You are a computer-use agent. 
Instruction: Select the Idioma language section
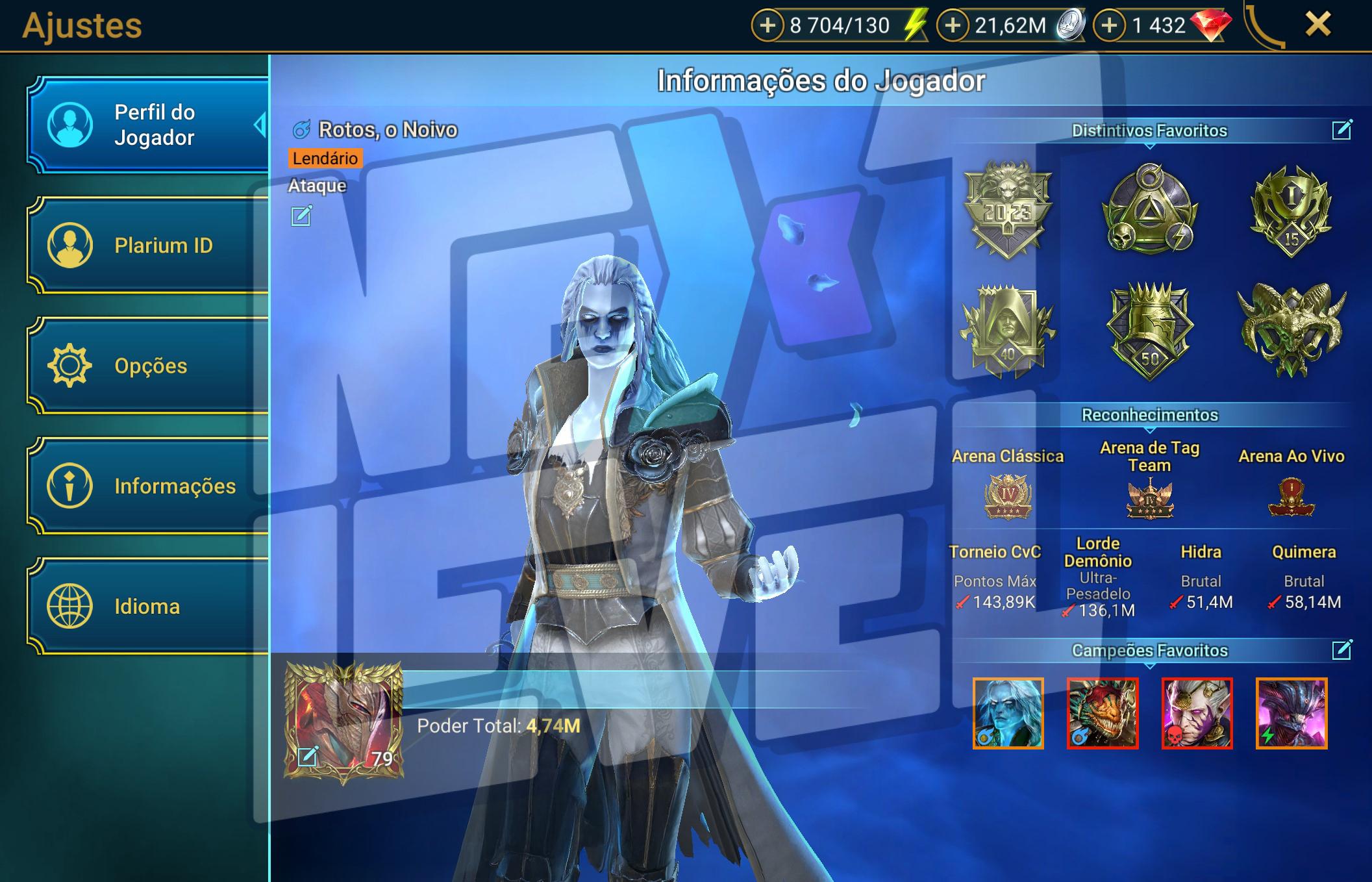(x=148, y=606)
